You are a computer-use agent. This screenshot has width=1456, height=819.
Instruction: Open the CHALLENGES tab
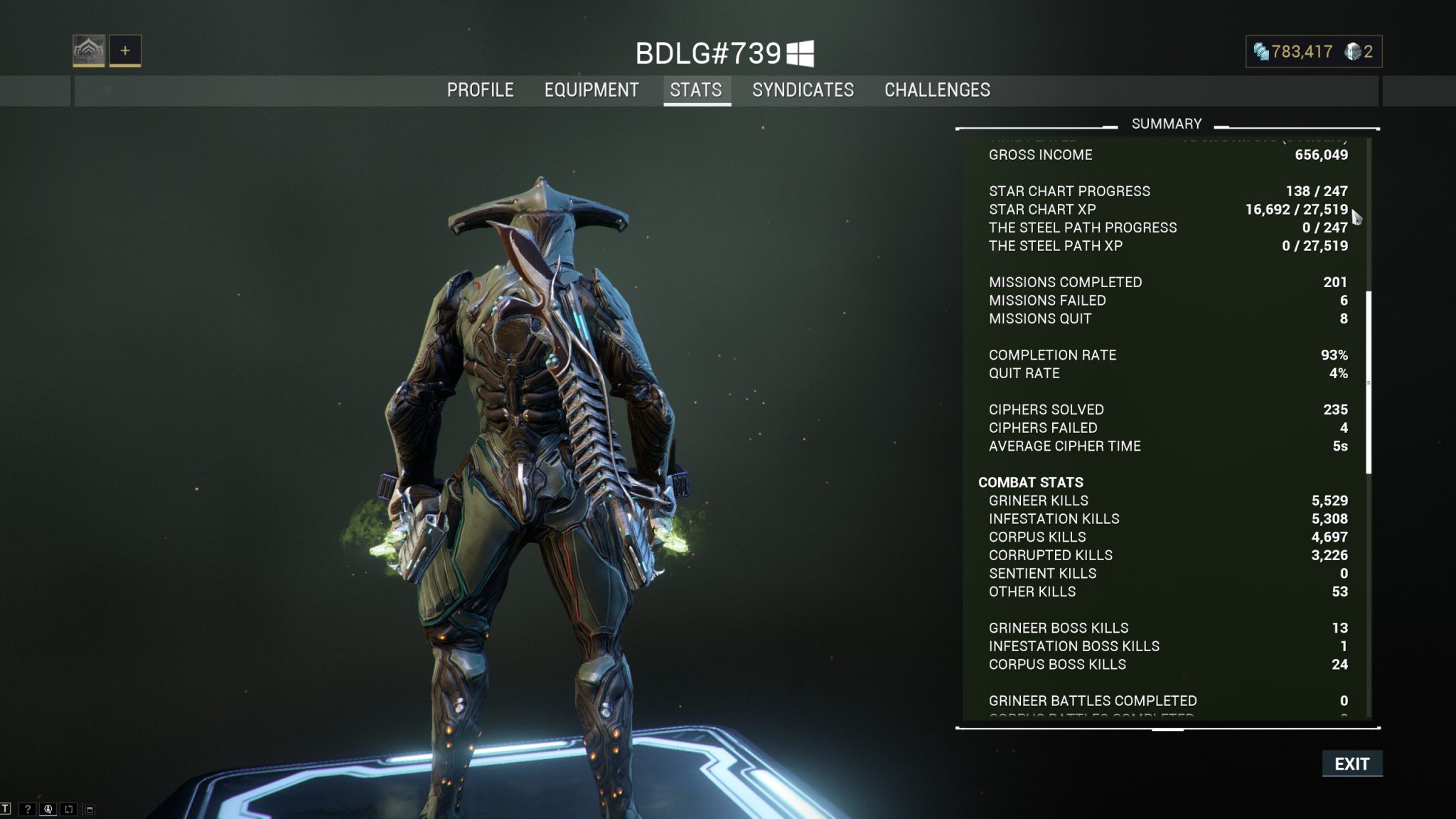tap(936, 90)
